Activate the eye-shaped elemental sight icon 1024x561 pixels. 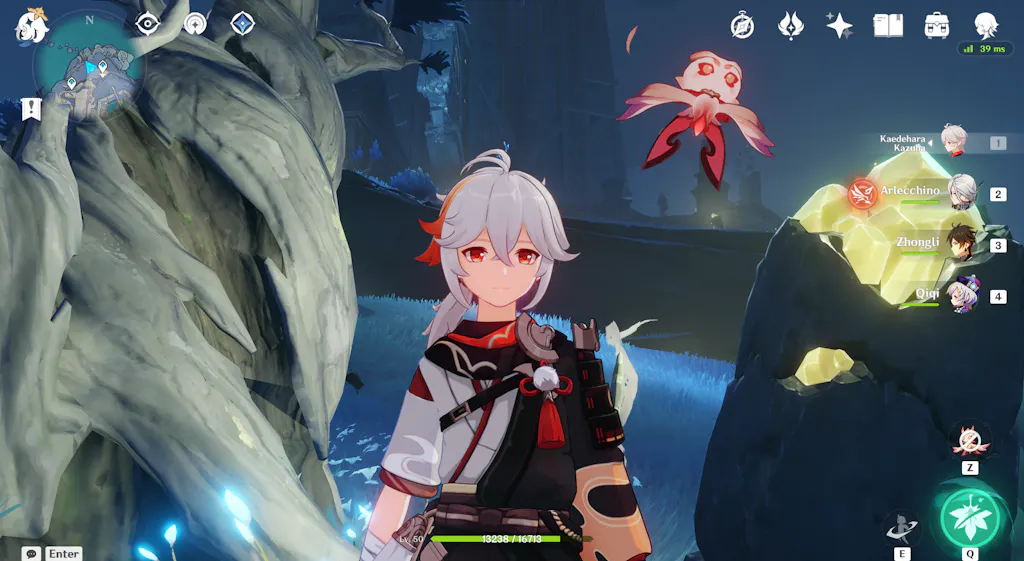pyautogui.click(x=148, y=23)
